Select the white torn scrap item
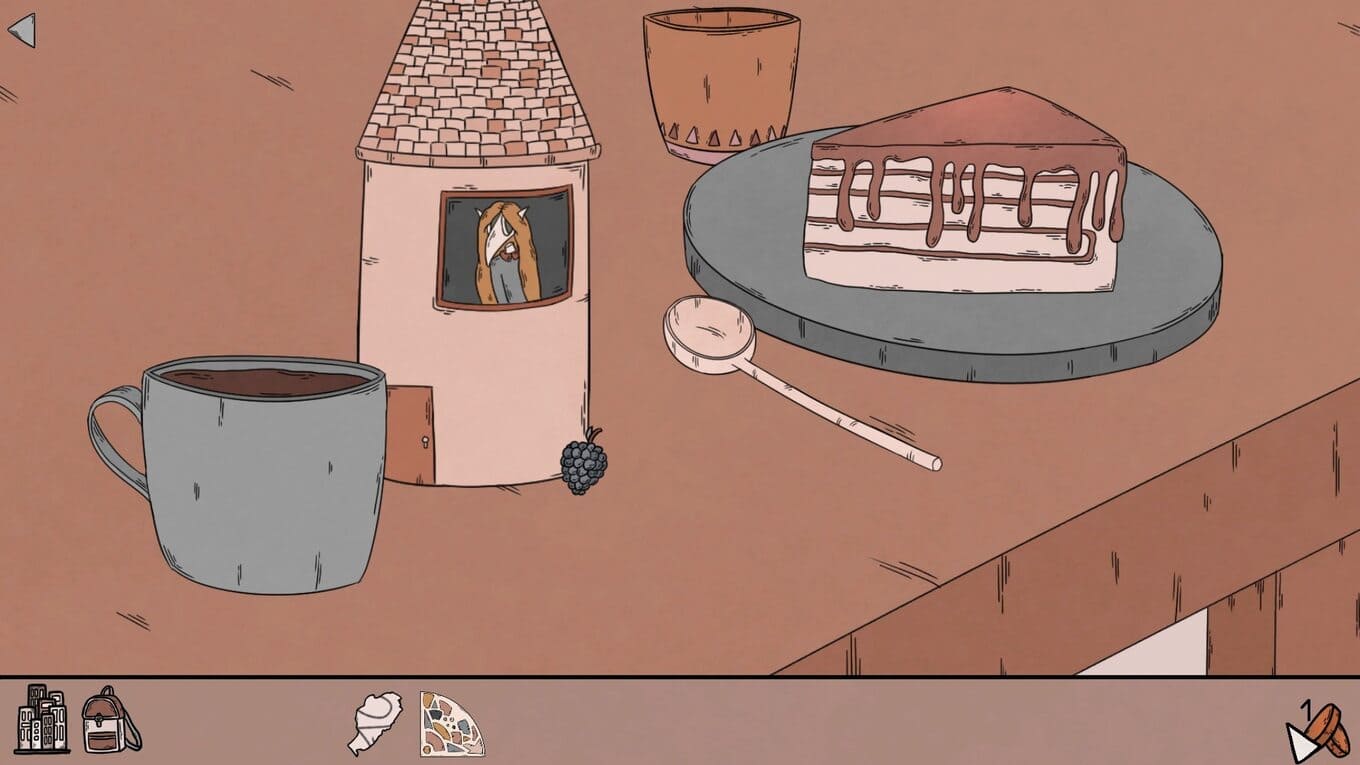Viewport: 1360px width, 765px height. [x=375, y=722]
